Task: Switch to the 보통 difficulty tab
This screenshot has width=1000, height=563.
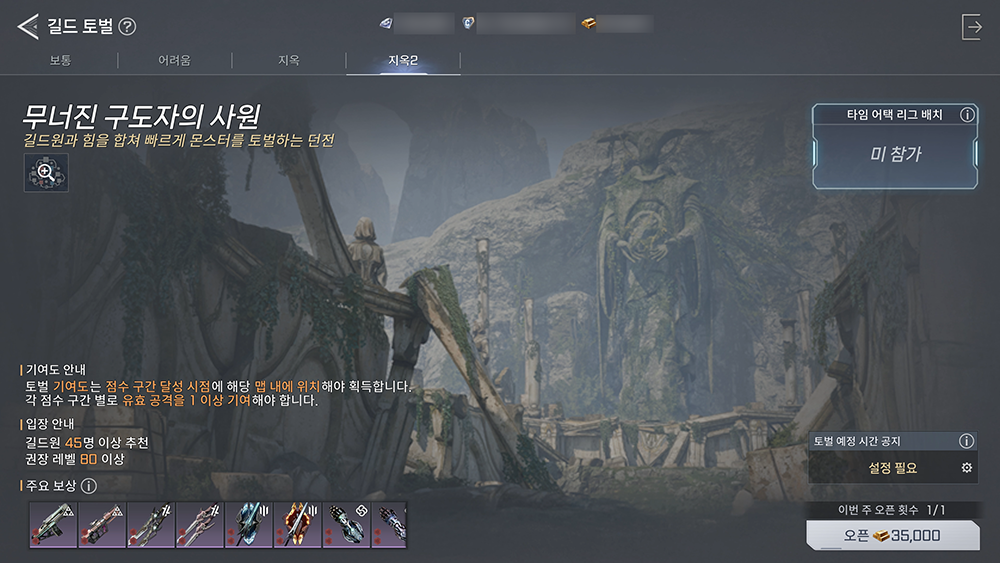Action: 60,61
